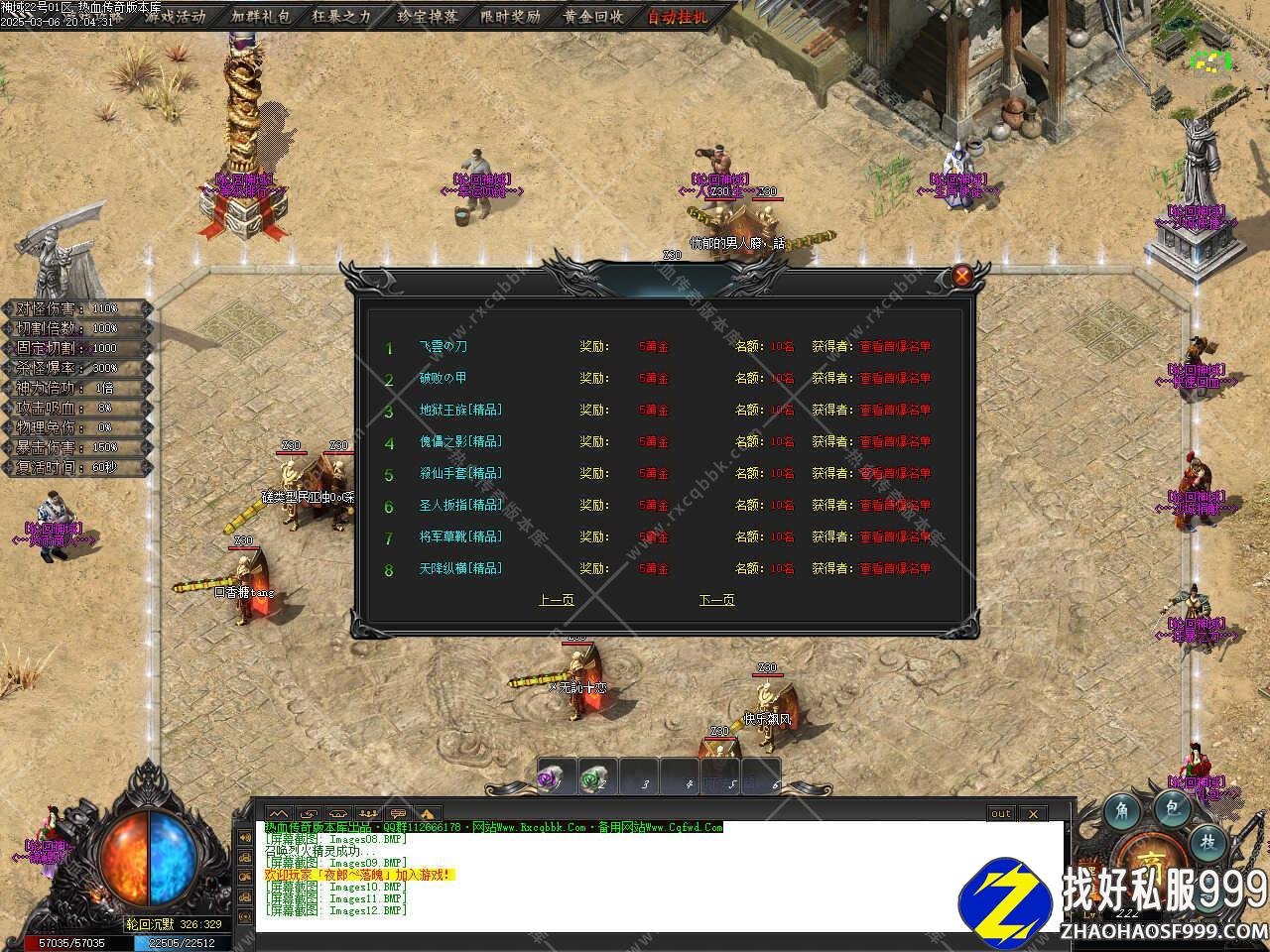Use the purple item in hotbar slot 1

[552, 779]
